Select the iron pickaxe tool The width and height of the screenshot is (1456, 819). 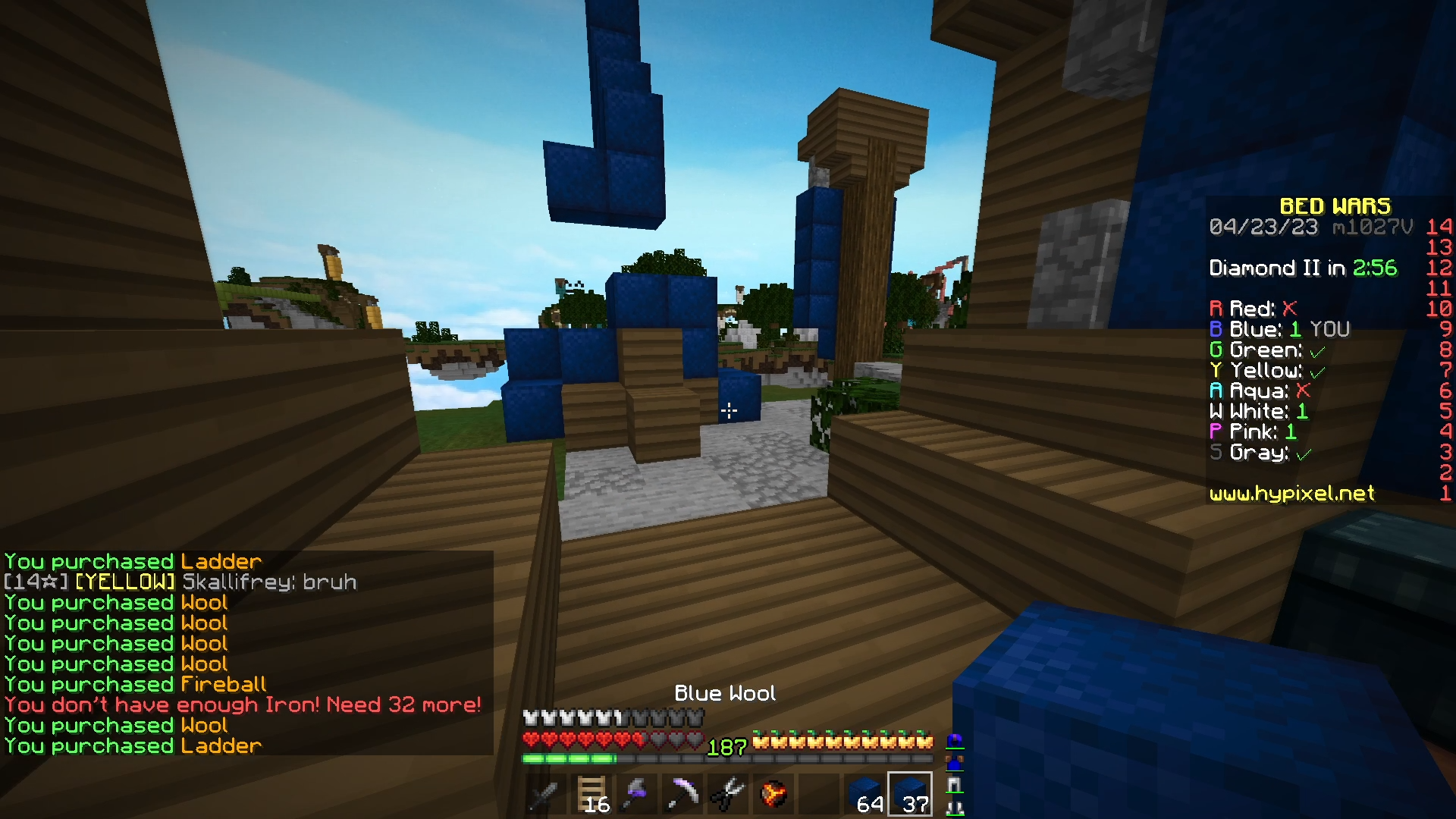(682, 794)
